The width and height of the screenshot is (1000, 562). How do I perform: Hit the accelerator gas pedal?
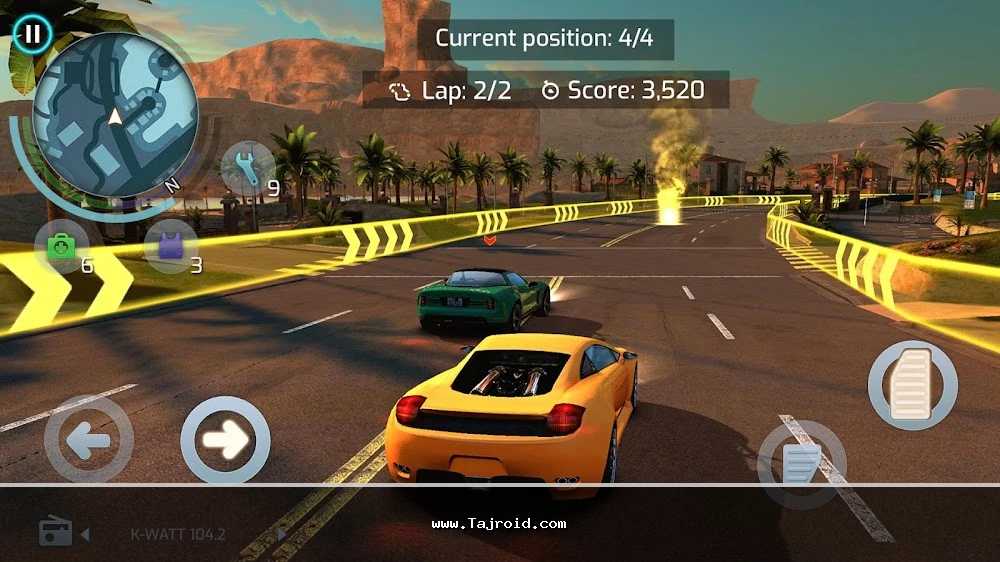(912, 385)
